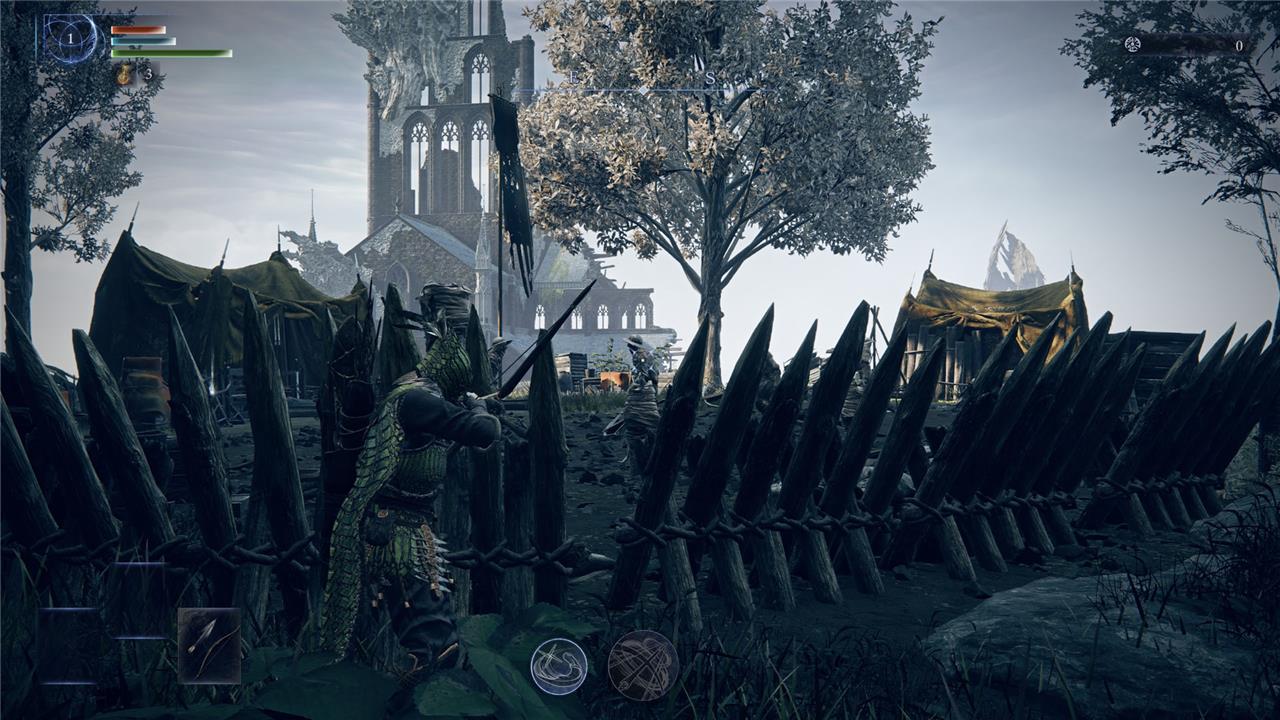Screen dimensions: 1280x720
Task: Click the level number inside the circular emblem
Action: click(70, 39)
